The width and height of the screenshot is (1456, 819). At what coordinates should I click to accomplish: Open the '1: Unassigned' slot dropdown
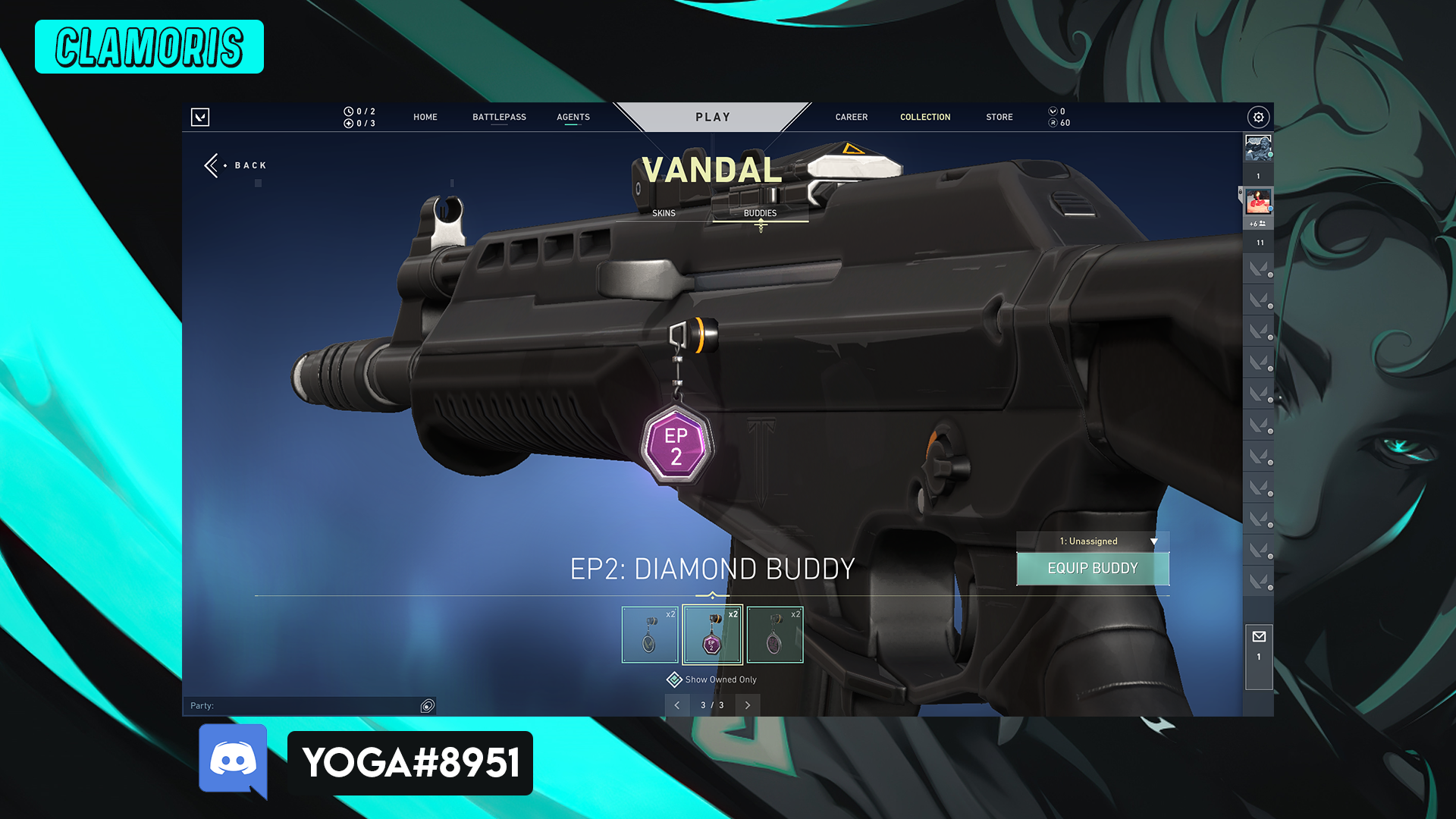(1093, 541)
